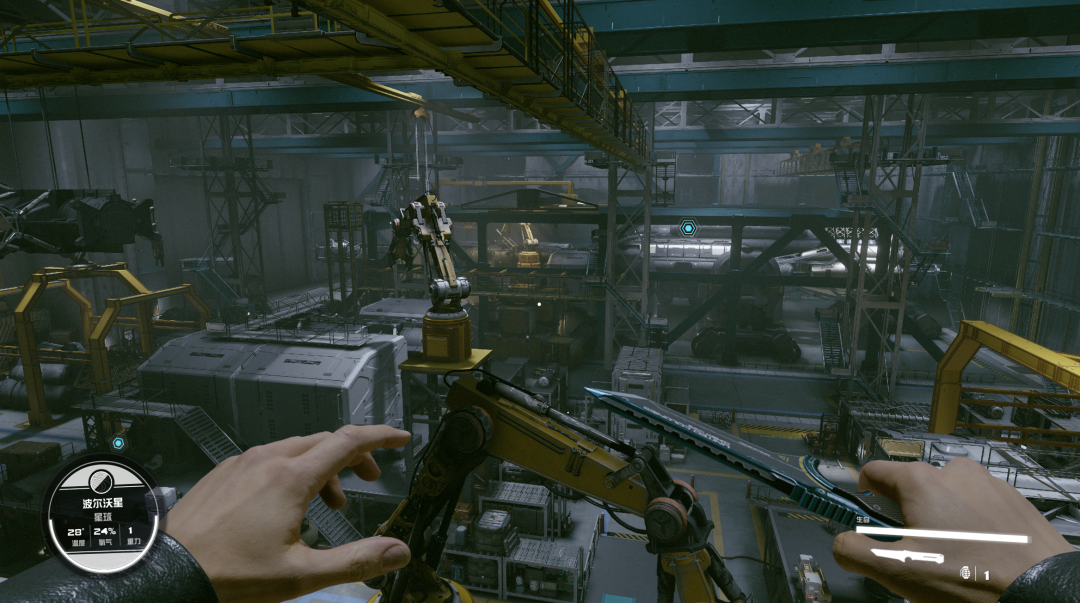Select the combat knife weapon icon
This screenshot has width=1080, height=603.
(x=906, y=556)
